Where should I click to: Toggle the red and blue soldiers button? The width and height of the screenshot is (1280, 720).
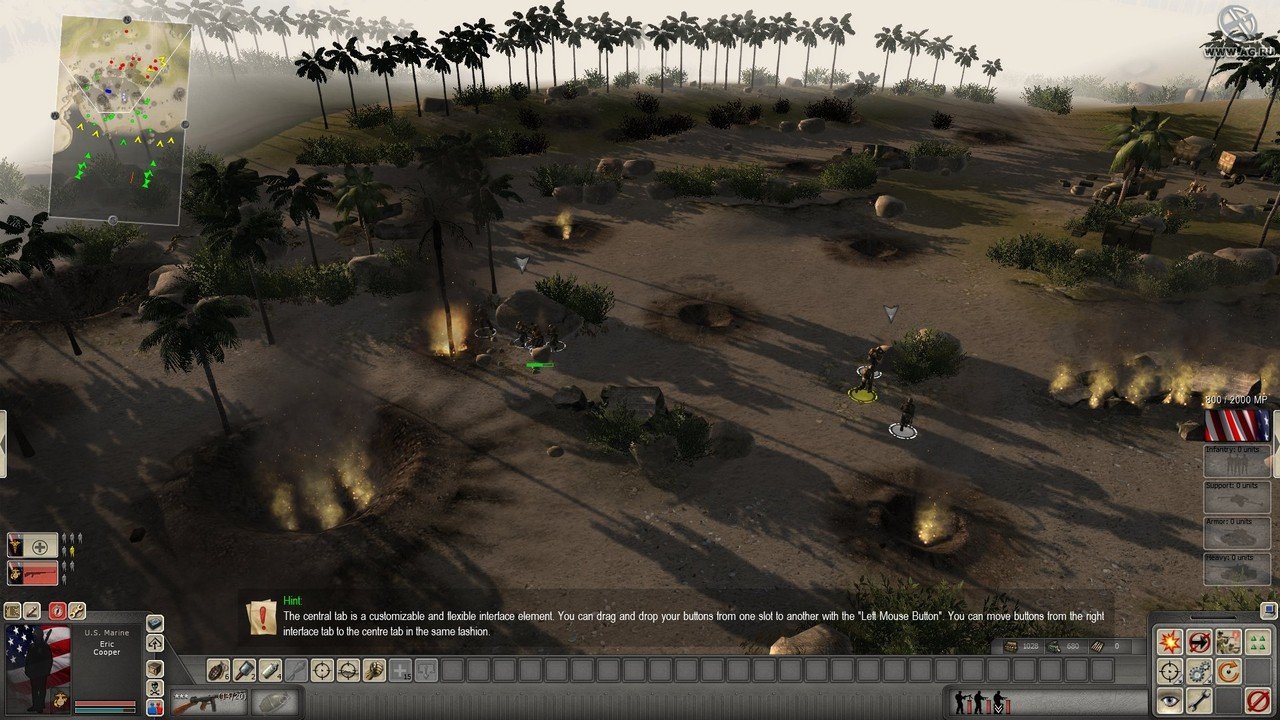pos(154,708)
